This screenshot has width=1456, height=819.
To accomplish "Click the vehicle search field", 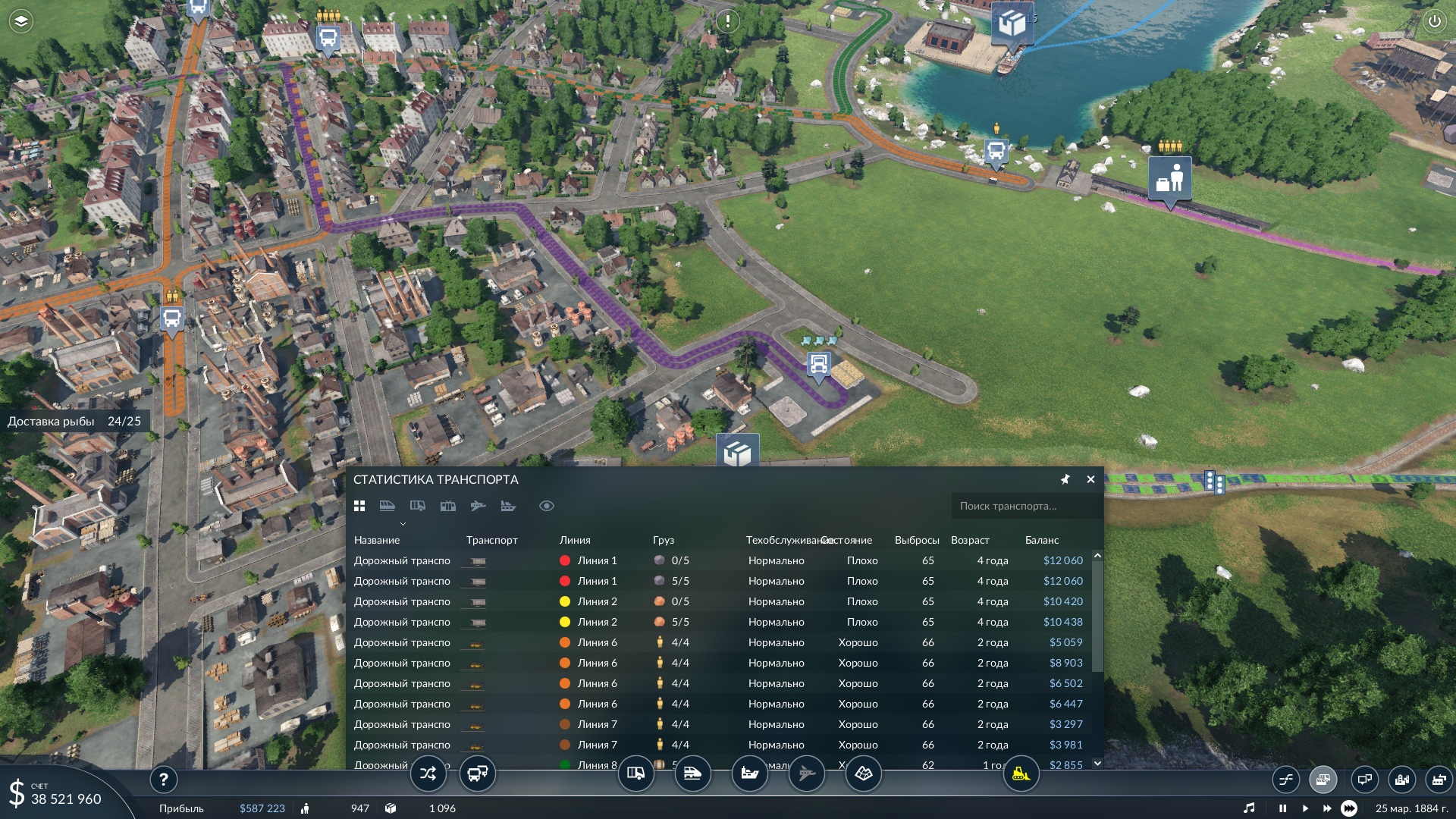I will [1024, 506].
